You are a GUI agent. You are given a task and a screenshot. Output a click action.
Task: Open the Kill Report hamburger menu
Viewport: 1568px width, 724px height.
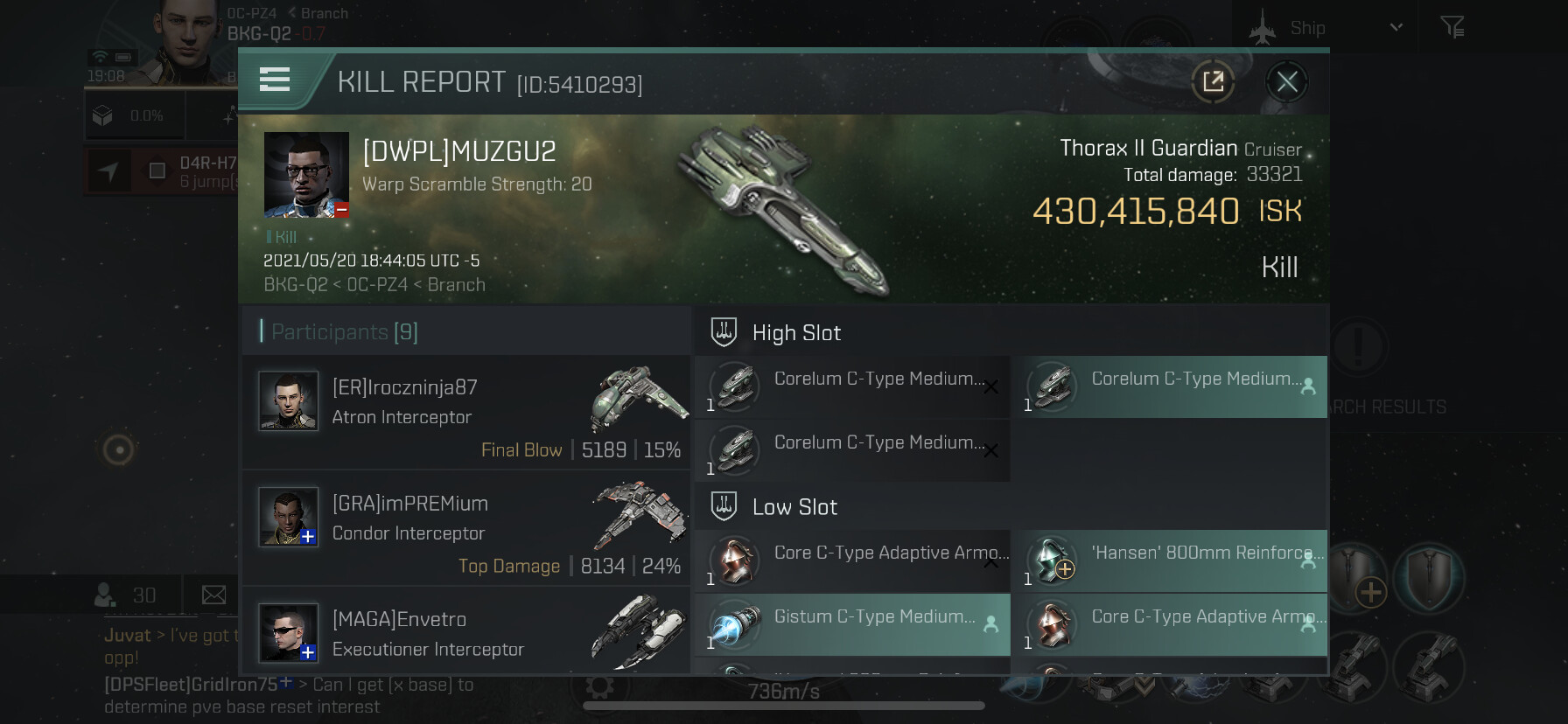(275, 80)
